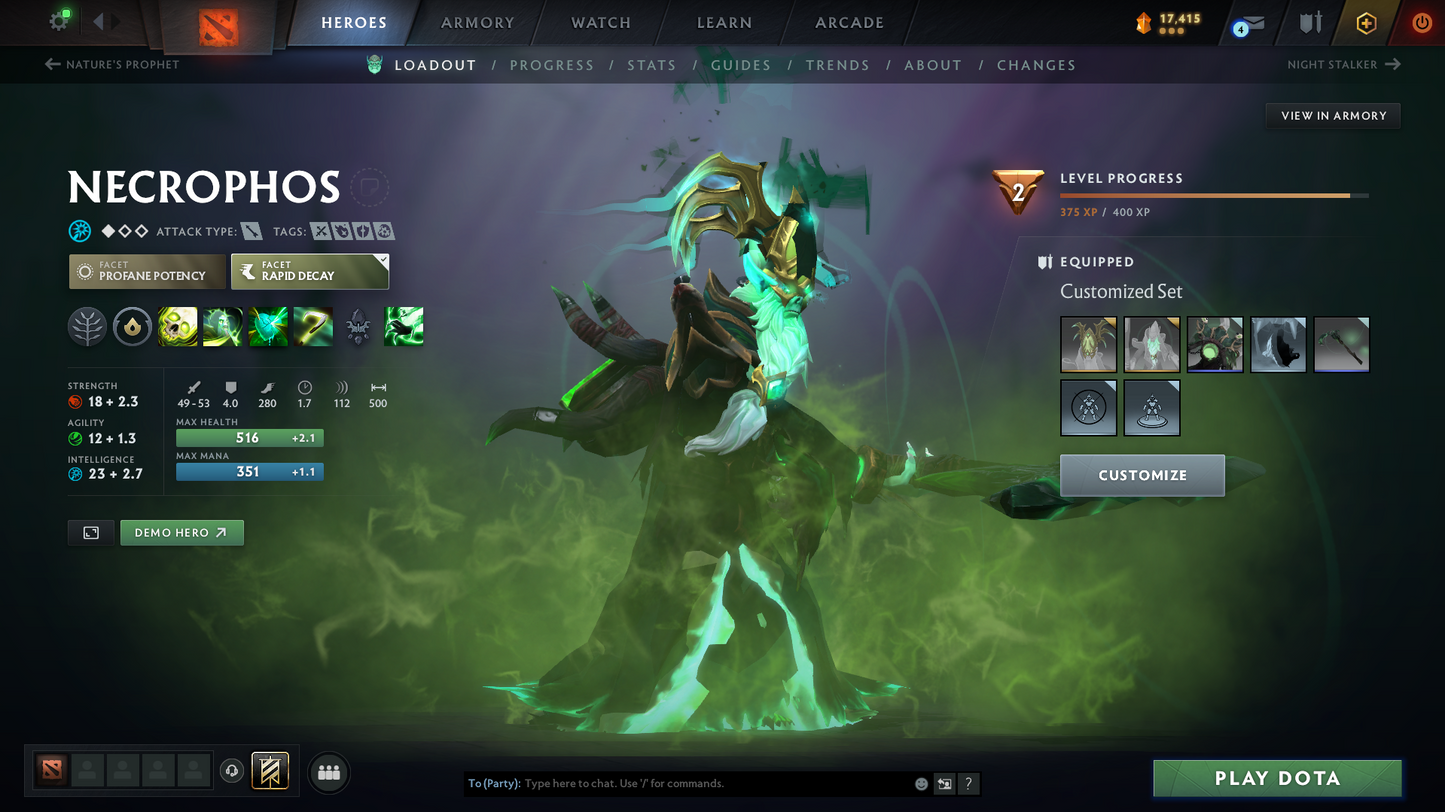Go to previous hero Nature's Prophet

pyautogui.click(x=112, y=65)
